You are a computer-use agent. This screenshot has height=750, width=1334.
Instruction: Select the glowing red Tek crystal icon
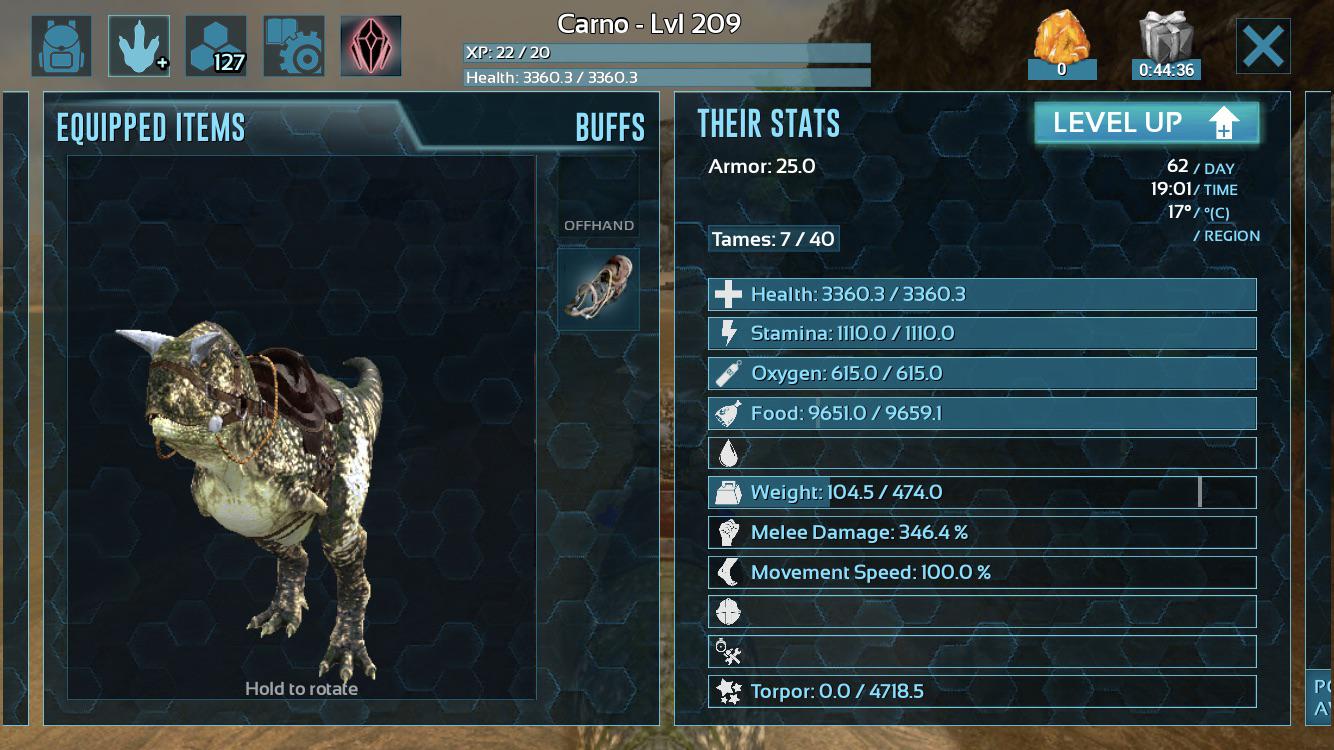(370, 43)
